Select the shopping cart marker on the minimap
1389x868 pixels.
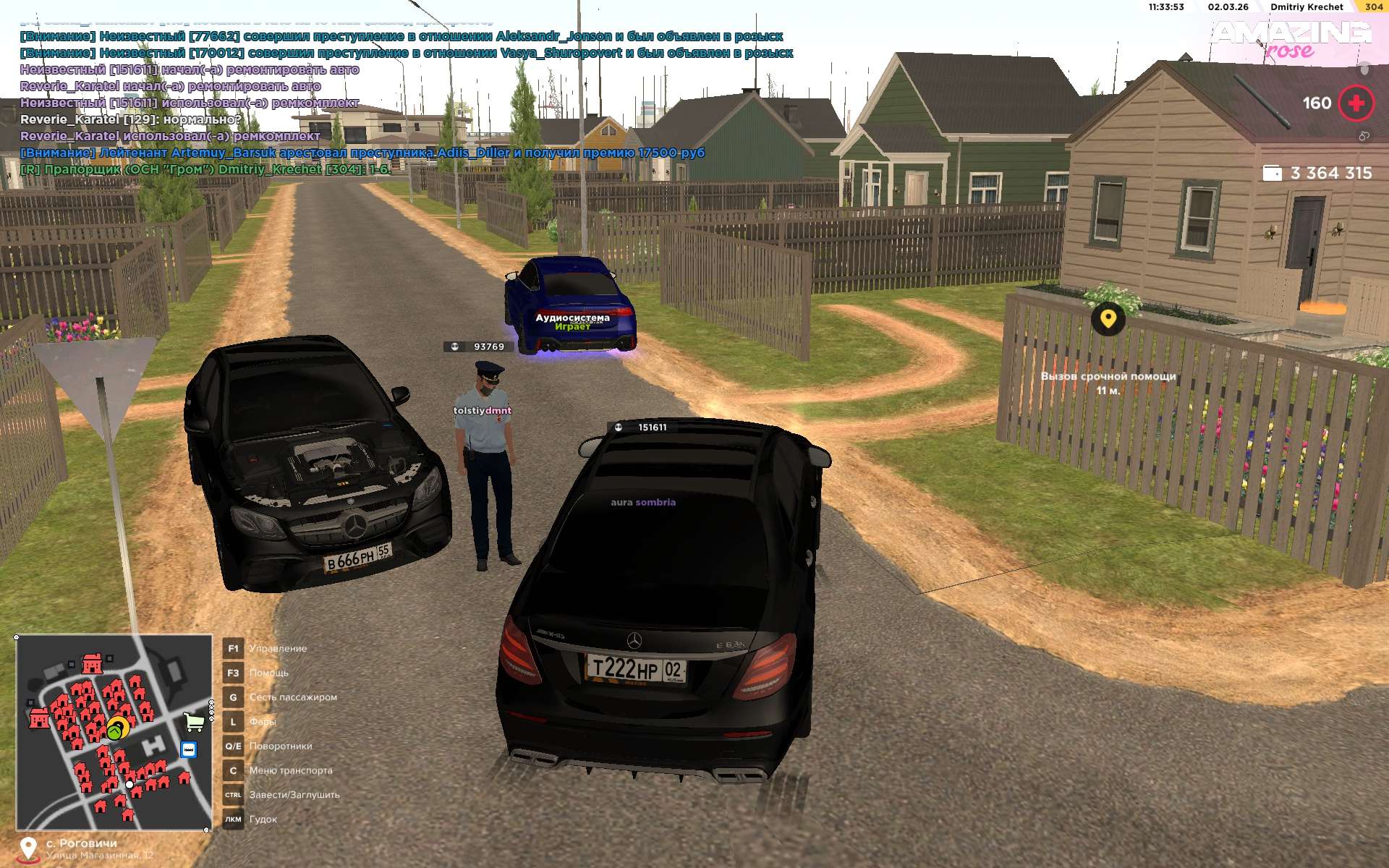[193, 721]
